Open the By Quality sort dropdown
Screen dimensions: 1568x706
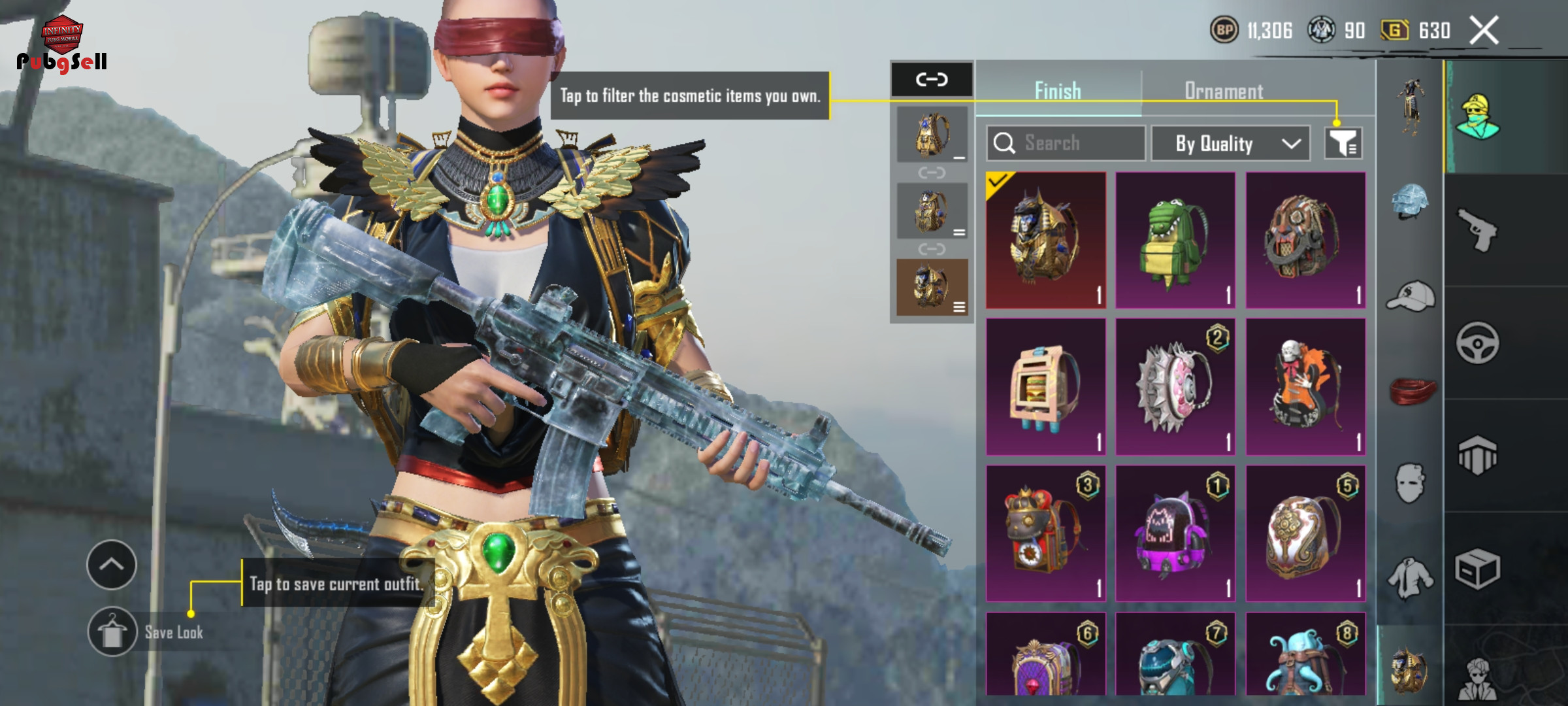point(1230,143)
